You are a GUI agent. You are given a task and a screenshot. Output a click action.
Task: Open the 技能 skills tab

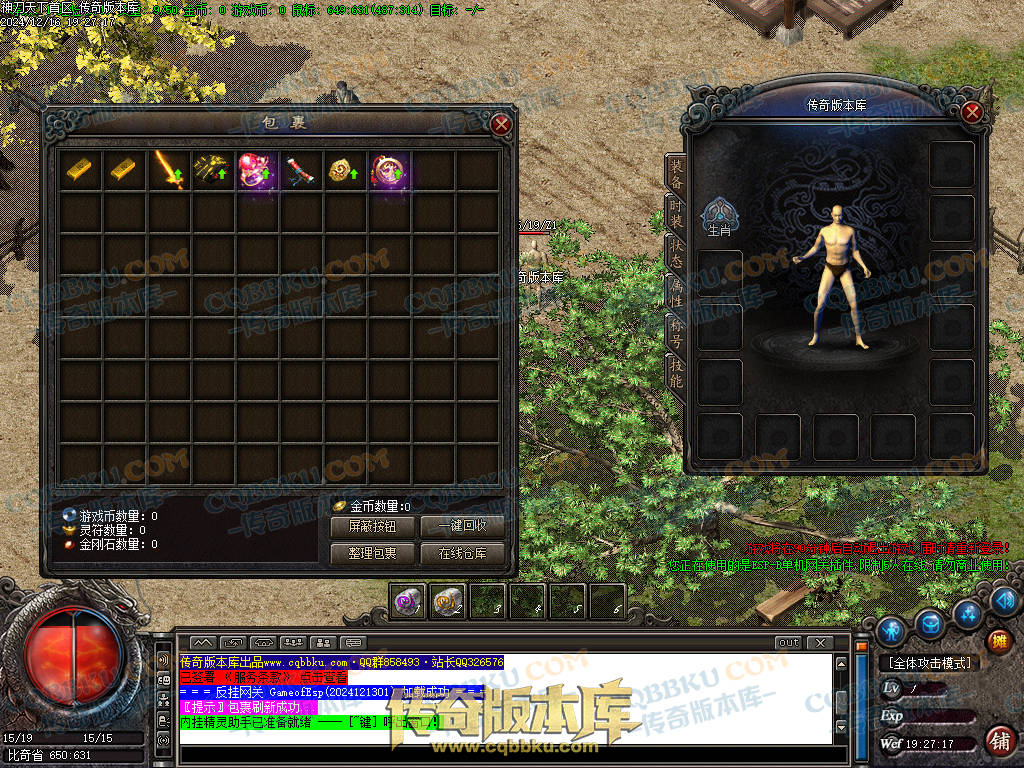(x=676, y=370)
